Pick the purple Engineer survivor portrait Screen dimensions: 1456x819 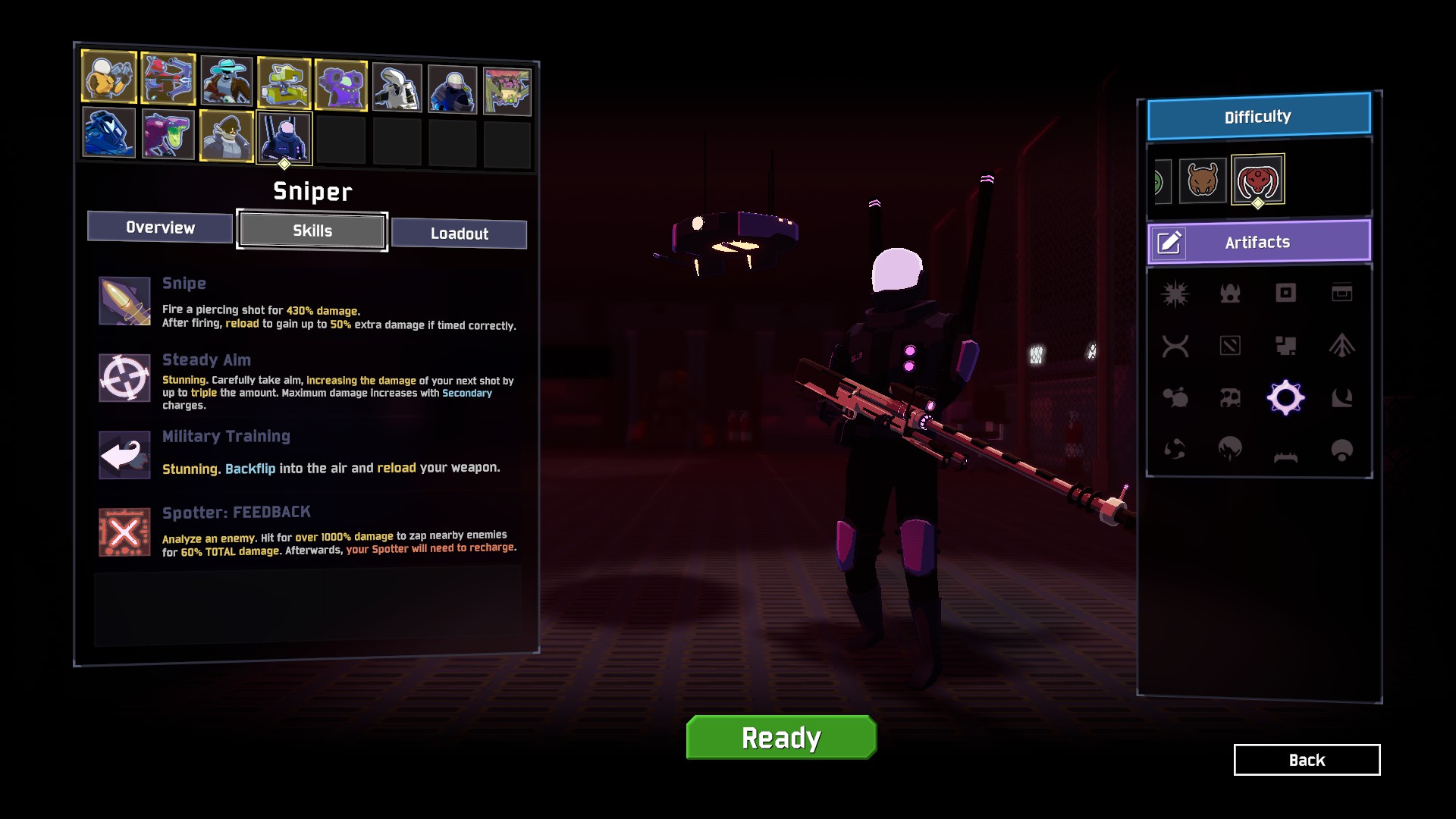(x=341, y=86)
